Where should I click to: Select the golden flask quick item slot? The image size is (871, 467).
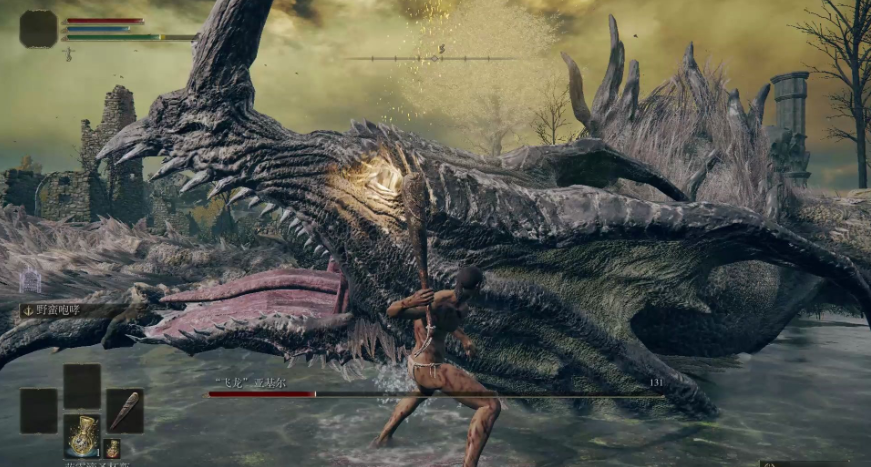point(82,435)
